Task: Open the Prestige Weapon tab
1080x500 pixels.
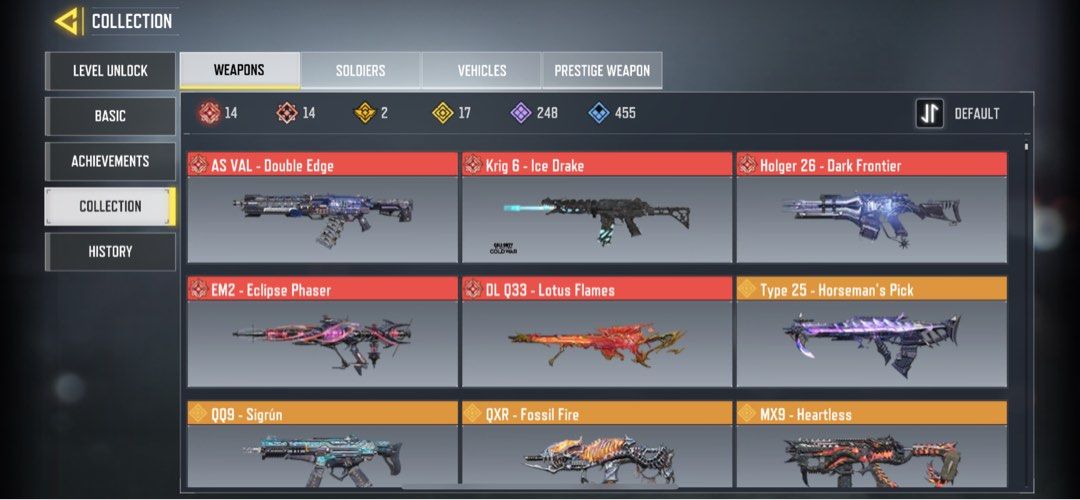Action: coord(601,71)
